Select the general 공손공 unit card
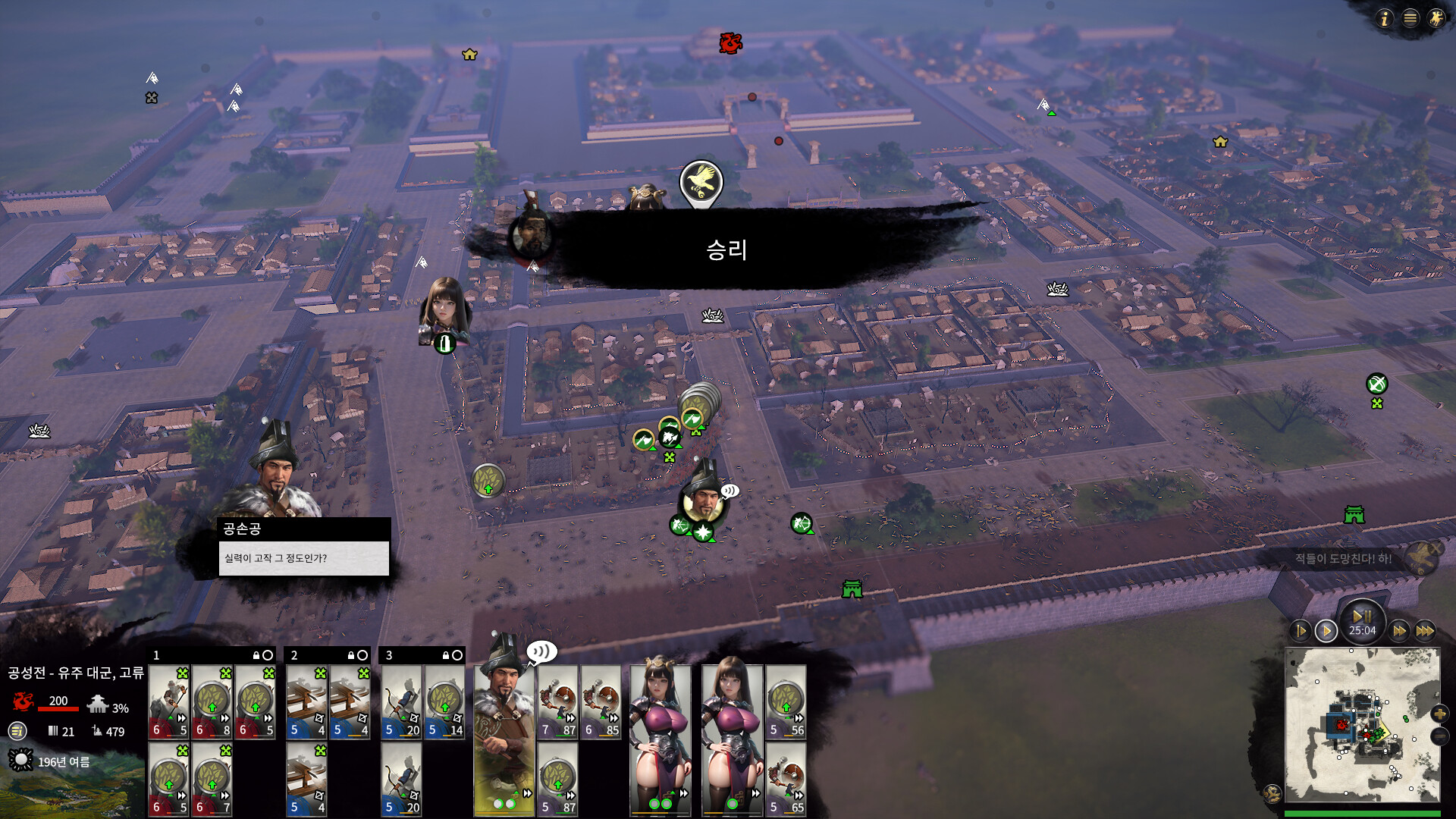Screen dimensions: 1456x819 tap(504, 736)
